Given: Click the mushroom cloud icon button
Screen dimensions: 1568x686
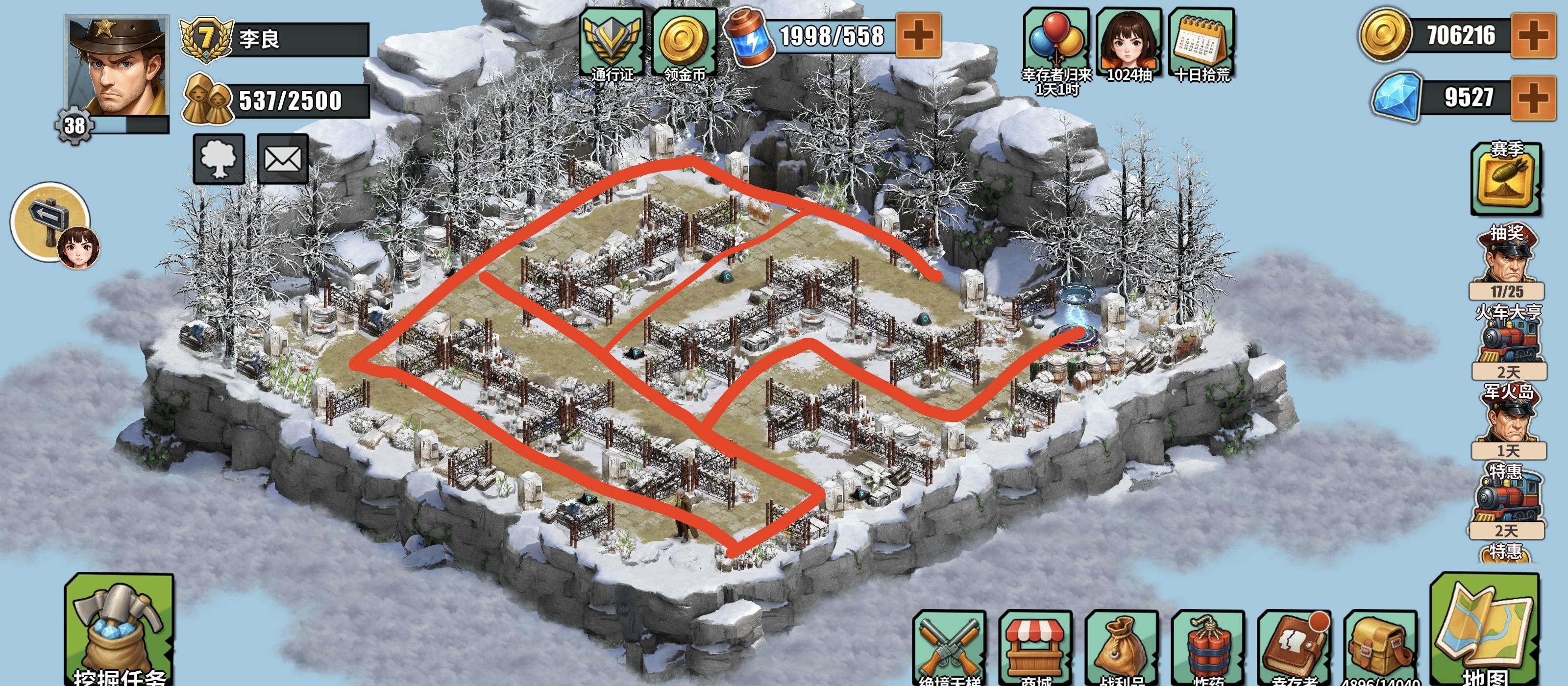Looking at the screenshot, I should pyautogui.click(x=219, y=159).
